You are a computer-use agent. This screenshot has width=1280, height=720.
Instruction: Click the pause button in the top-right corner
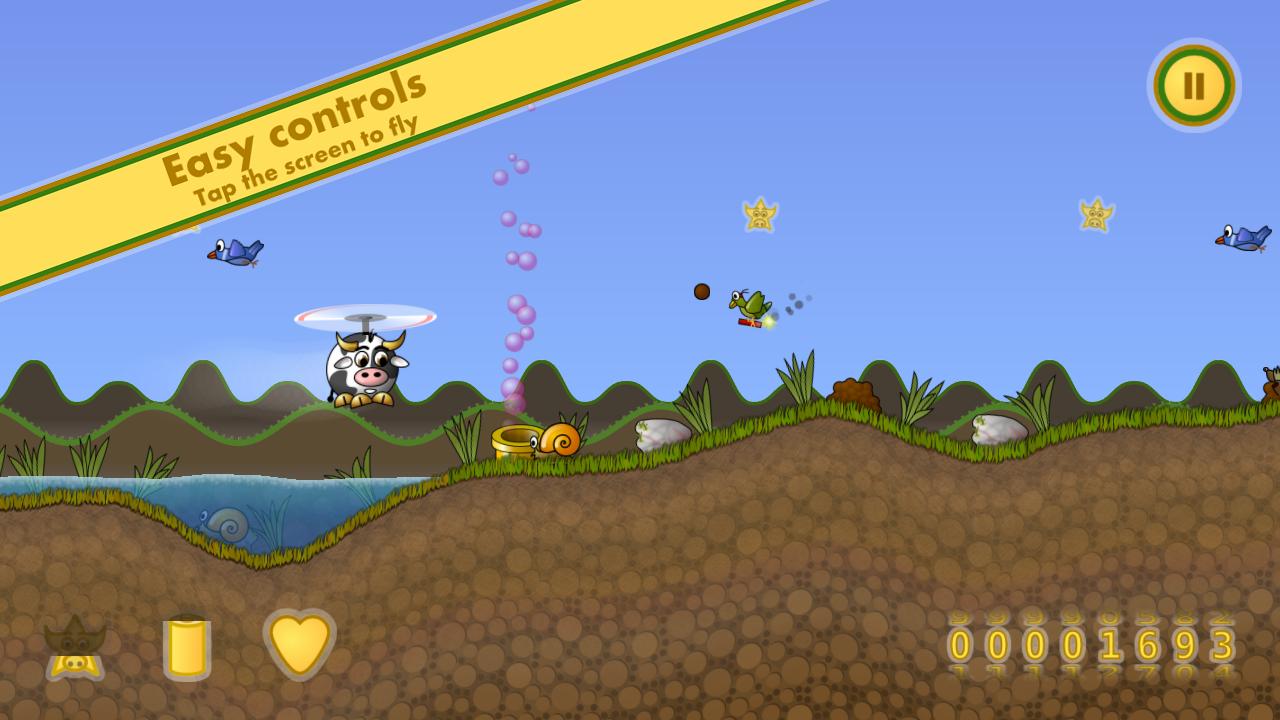coord(1196,86)
